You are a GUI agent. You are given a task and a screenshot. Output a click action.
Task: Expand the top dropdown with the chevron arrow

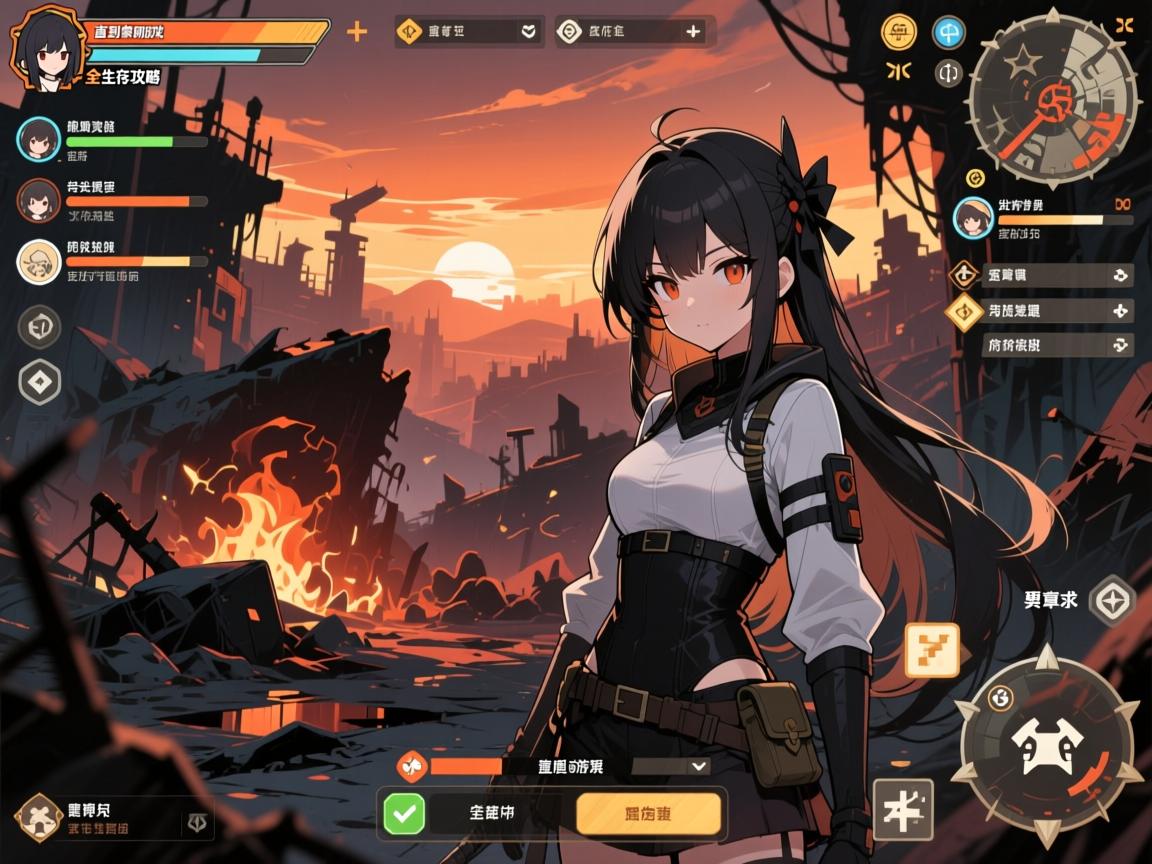[x=528, y=32]
